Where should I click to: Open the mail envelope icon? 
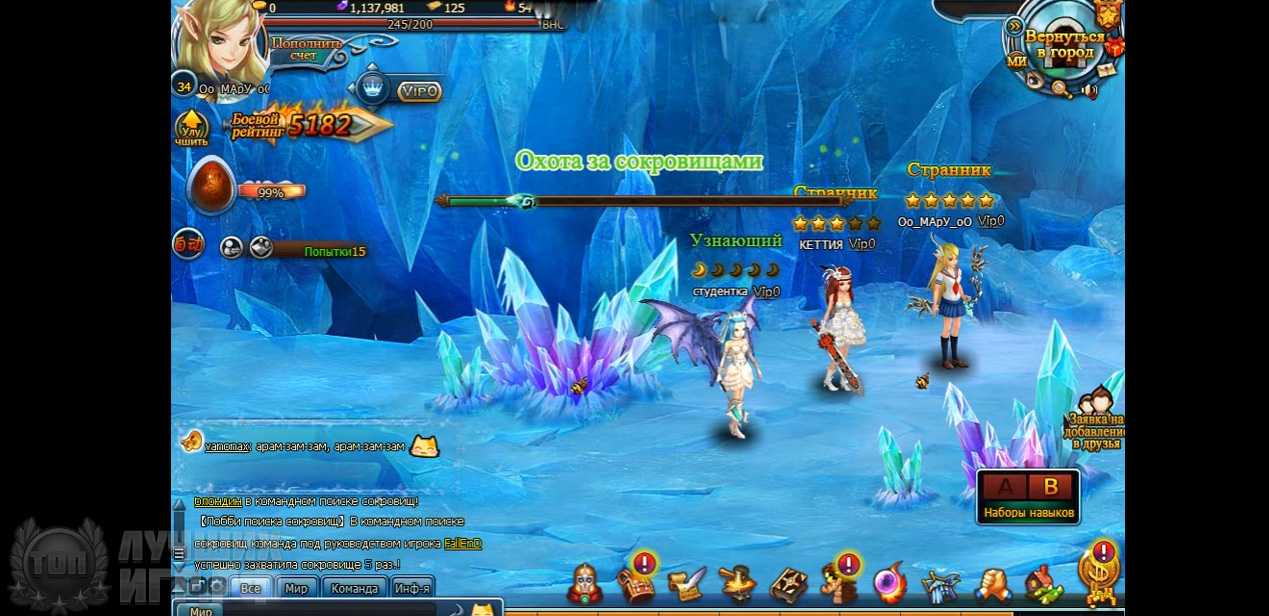click(x=1106, y=70)
